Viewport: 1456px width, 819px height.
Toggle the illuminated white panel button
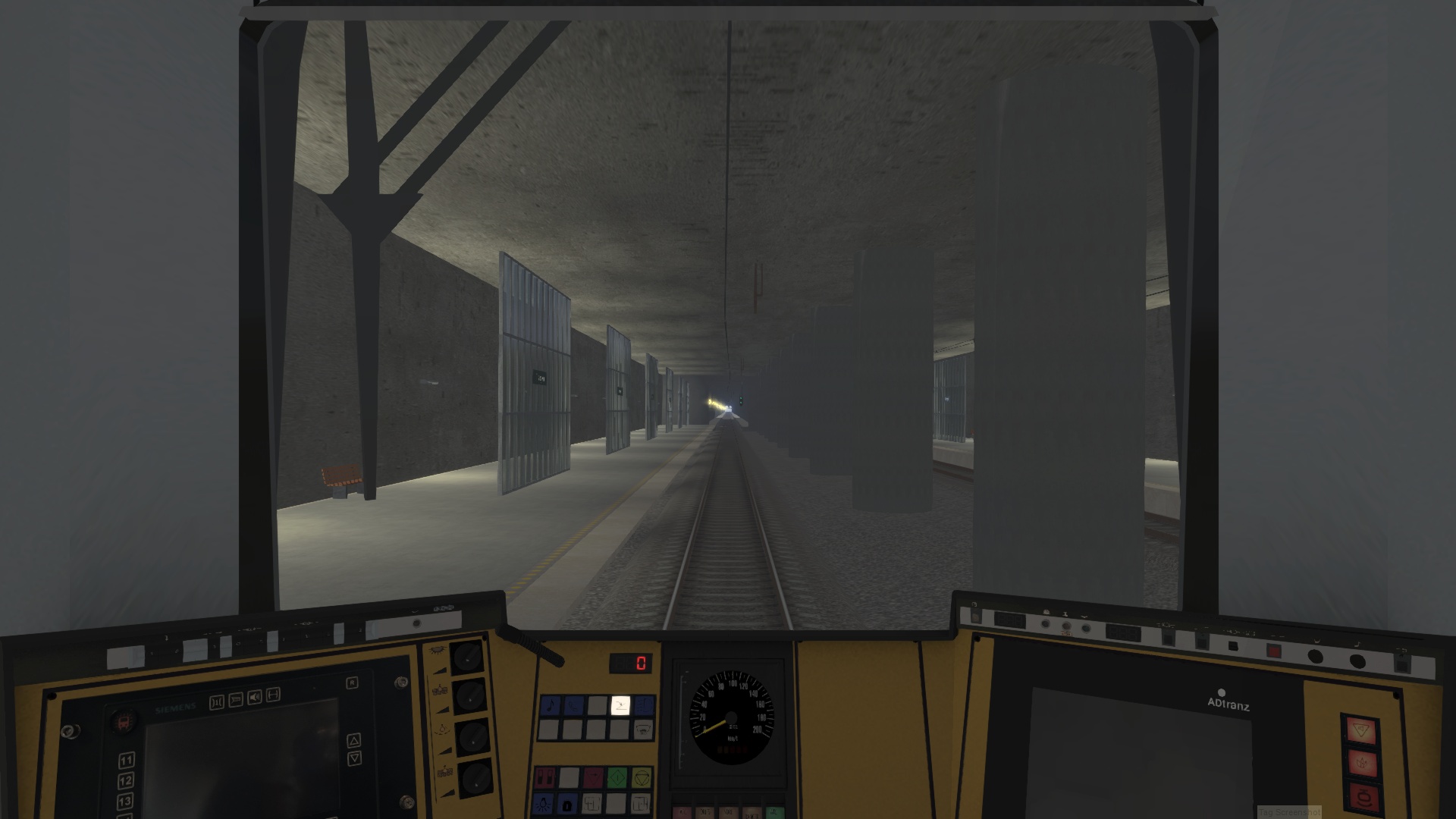(620, 706)
